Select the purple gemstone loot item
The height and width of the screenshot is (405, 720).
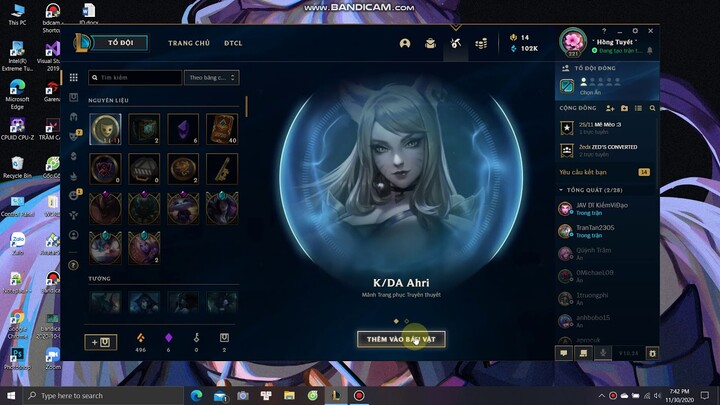click(x=184, y=127)
